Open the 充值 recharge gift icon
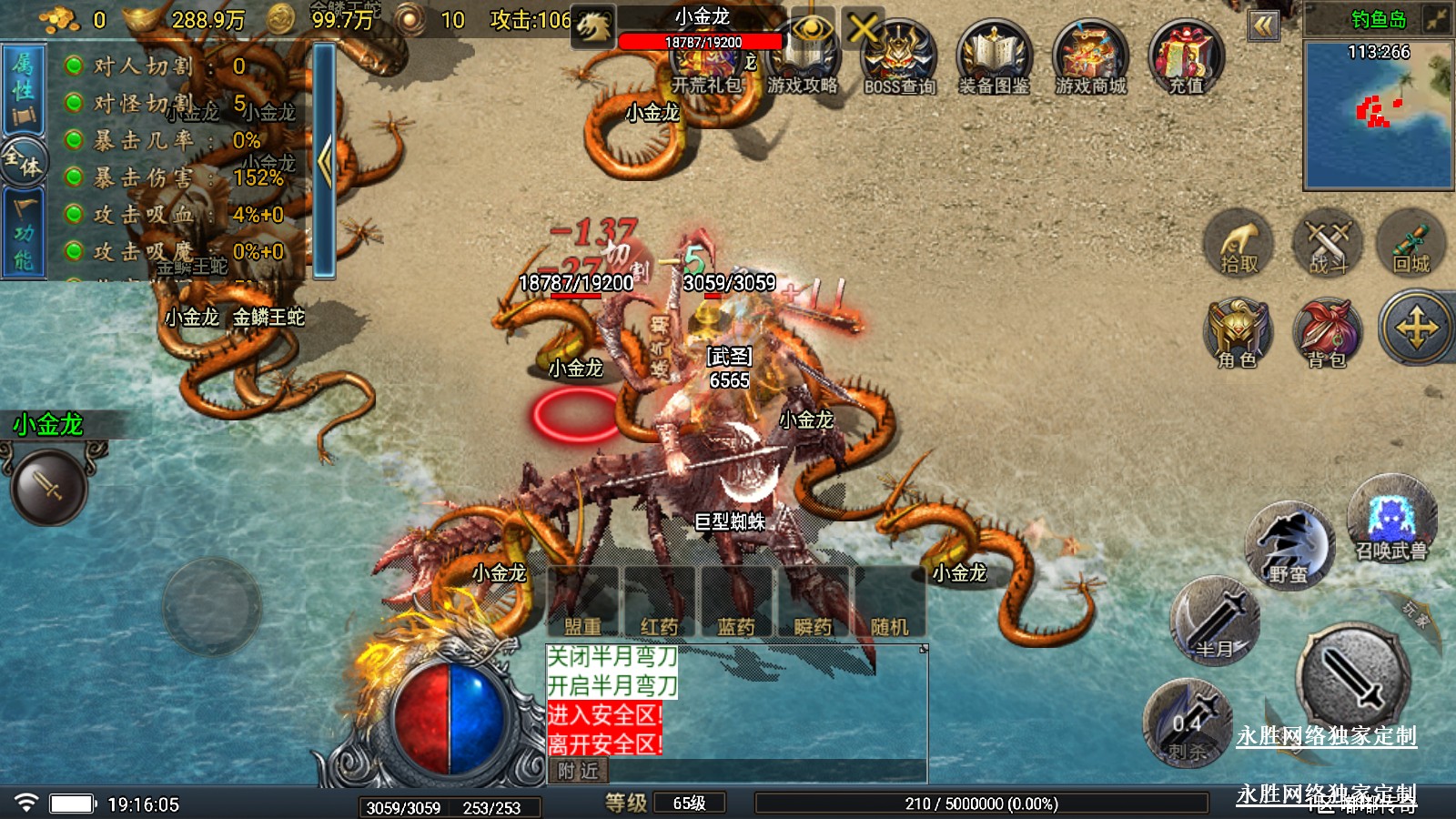 coord(1186,58)
